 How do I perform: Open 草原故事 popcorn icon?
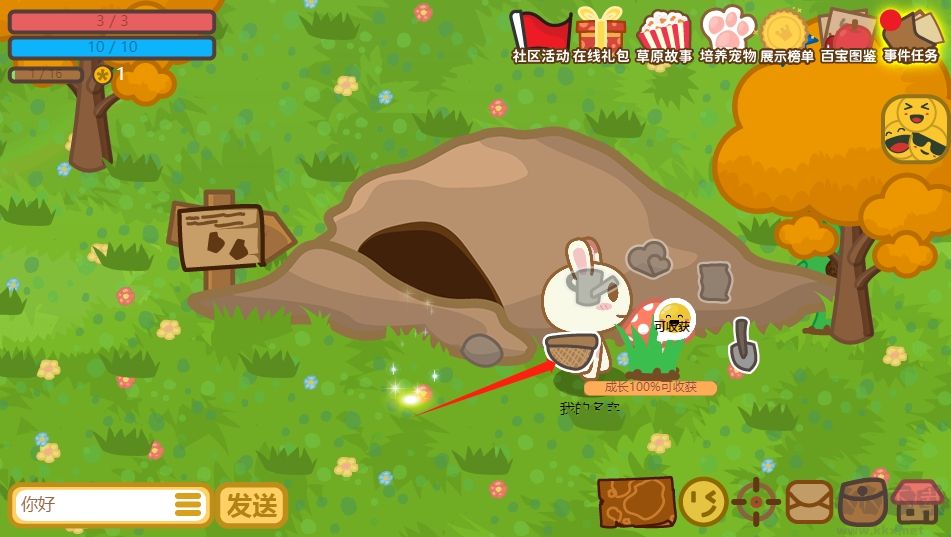click(x=663, y=34)
